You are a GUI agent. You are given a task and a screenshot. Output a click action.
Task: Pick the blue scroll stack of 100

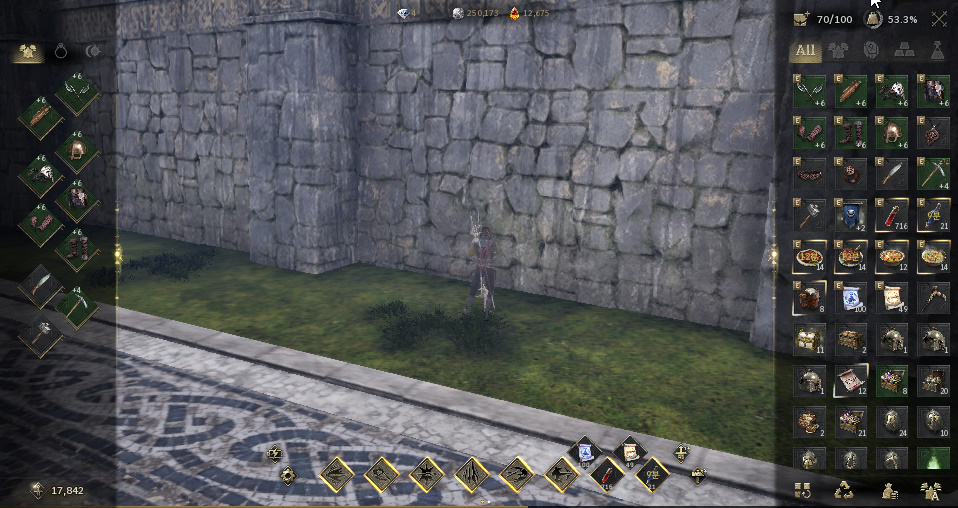851,298
